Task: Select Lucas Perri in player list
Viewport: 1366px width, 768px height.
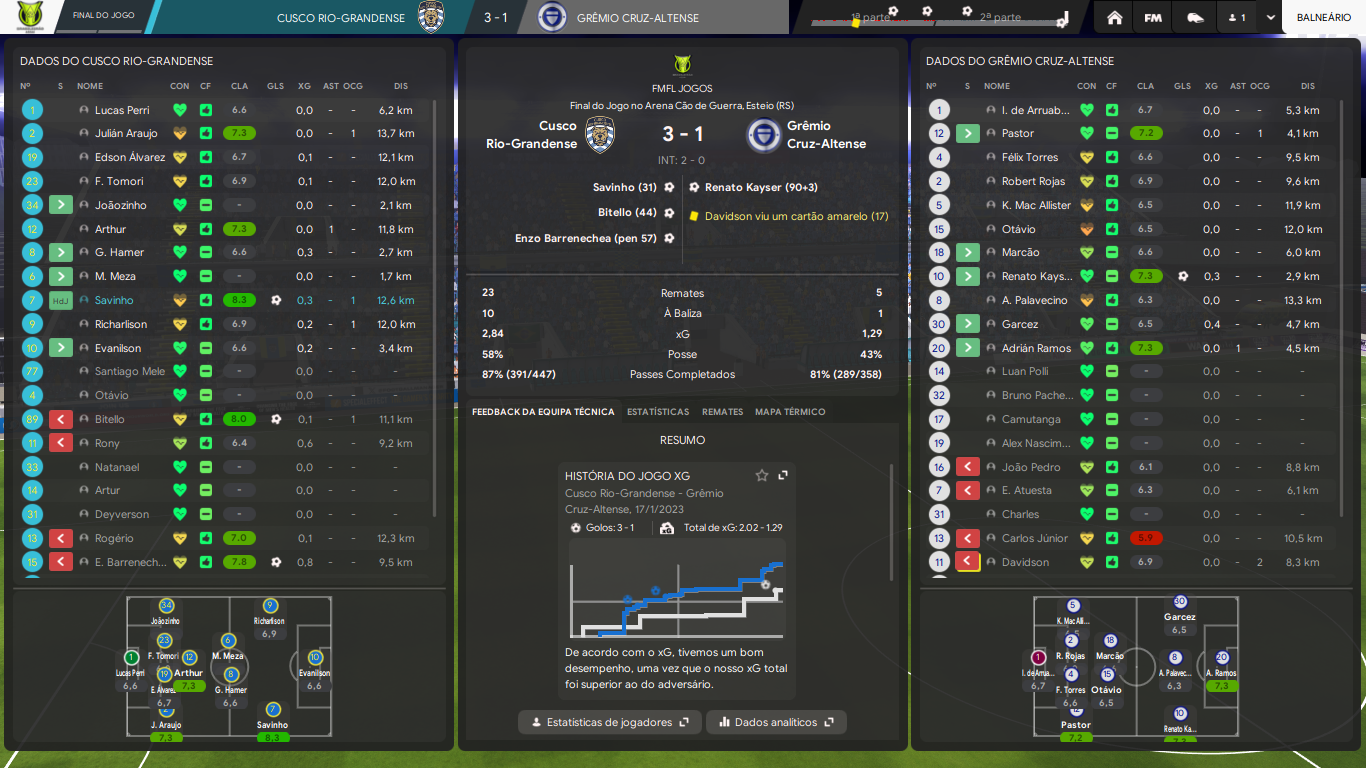Action: pyautogui.click(x=122, y=110)
